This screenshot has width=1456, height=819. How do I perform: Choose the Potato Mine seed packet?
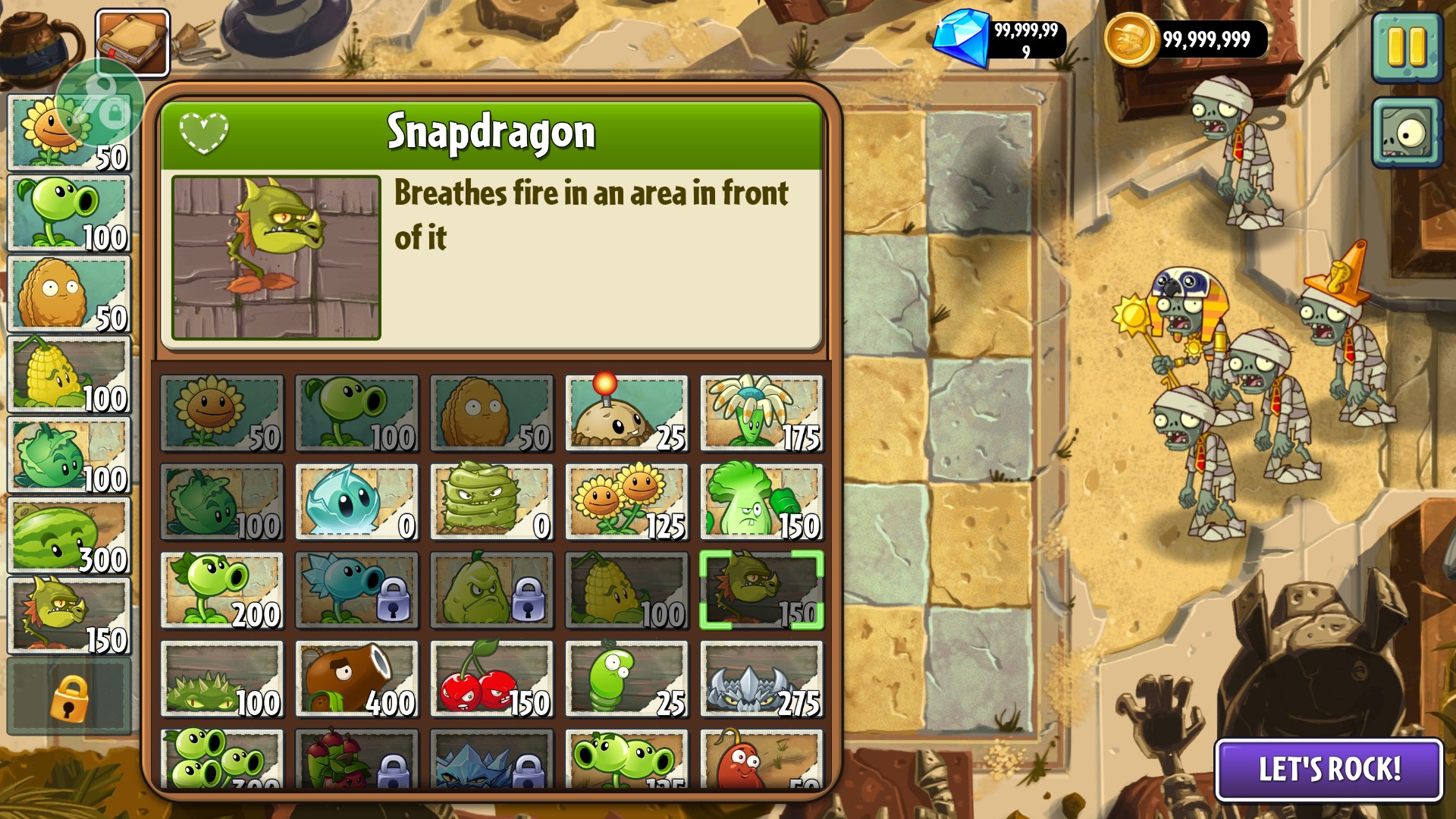click(x=626, y=414)
